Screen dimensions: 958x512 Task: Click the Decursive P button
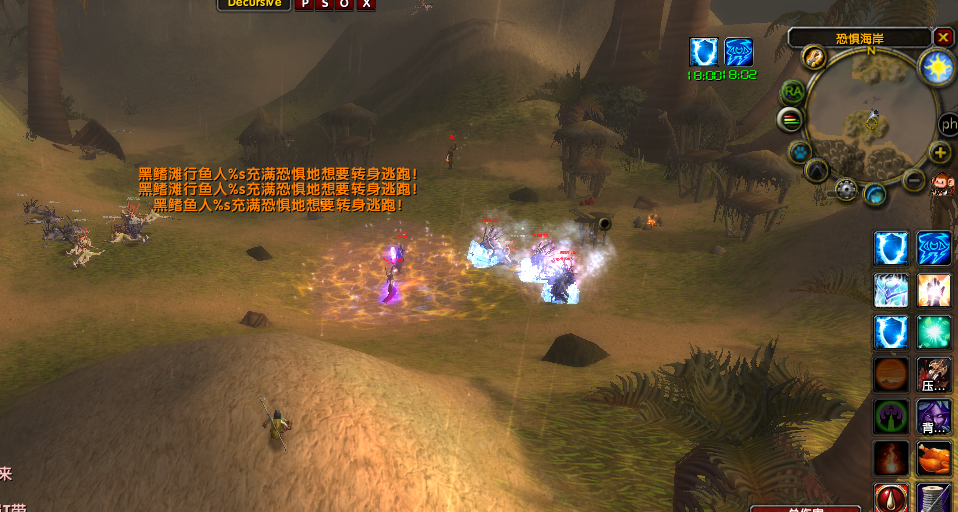pos(305,4)
